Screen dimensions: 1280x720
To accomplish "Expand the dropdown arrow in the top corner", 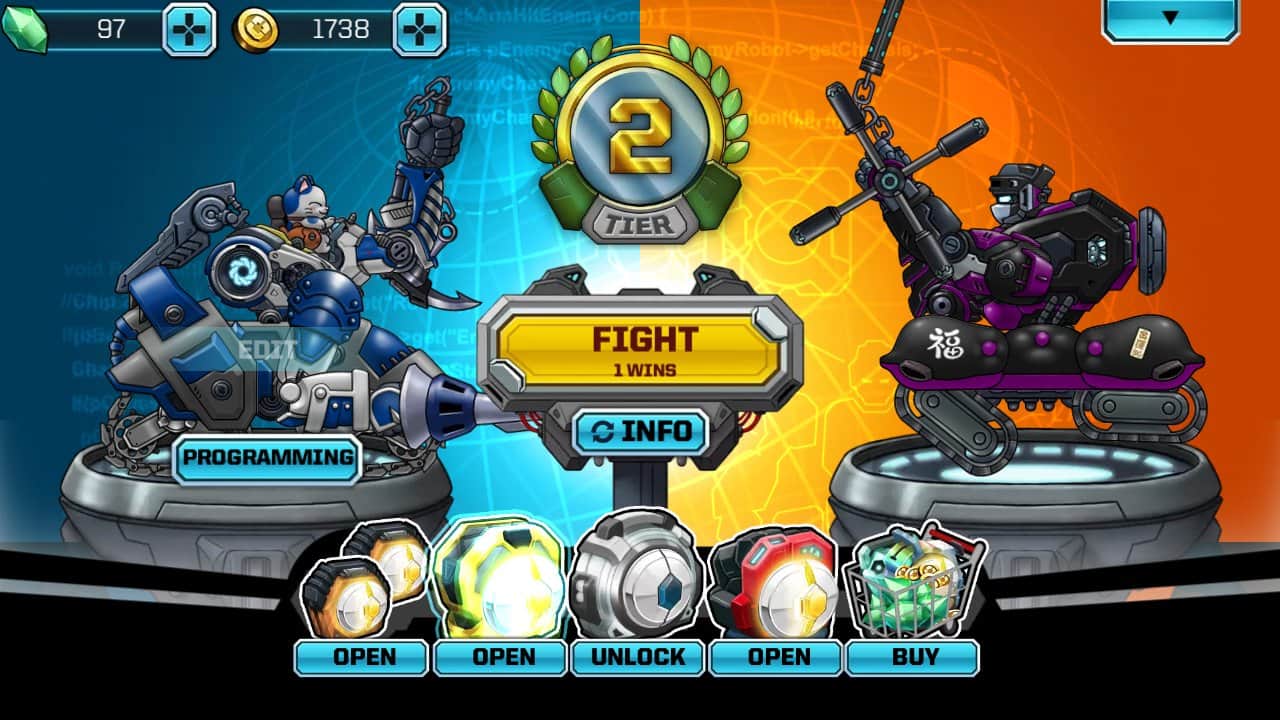I will (x=1170, y=18).
